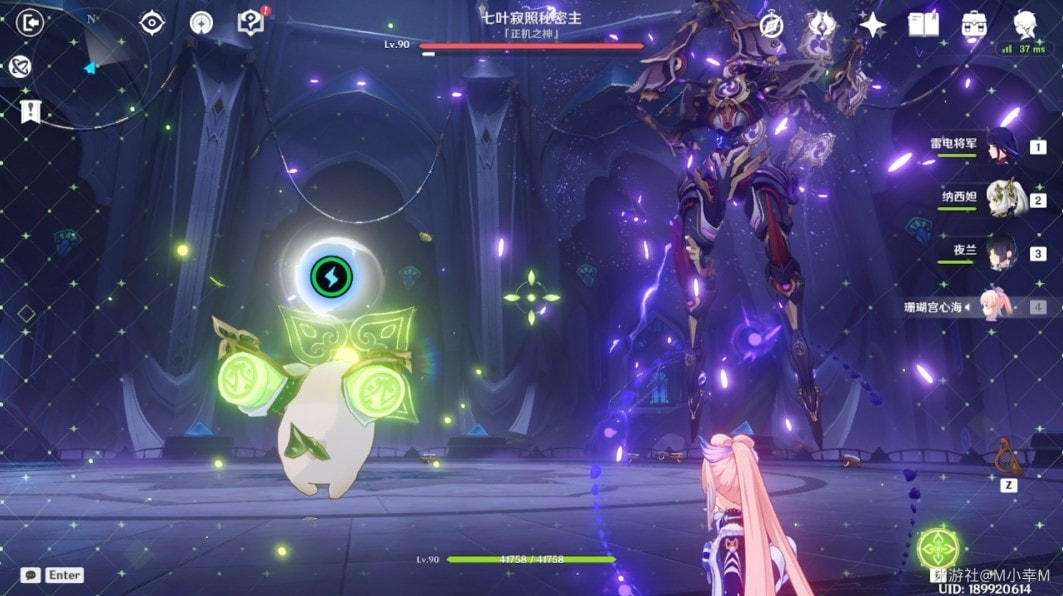Image resolution: width=1063 pixels, height=596 pixels.
Task: Open the four-pointed star Wish icon
Action: click(873, 25)
